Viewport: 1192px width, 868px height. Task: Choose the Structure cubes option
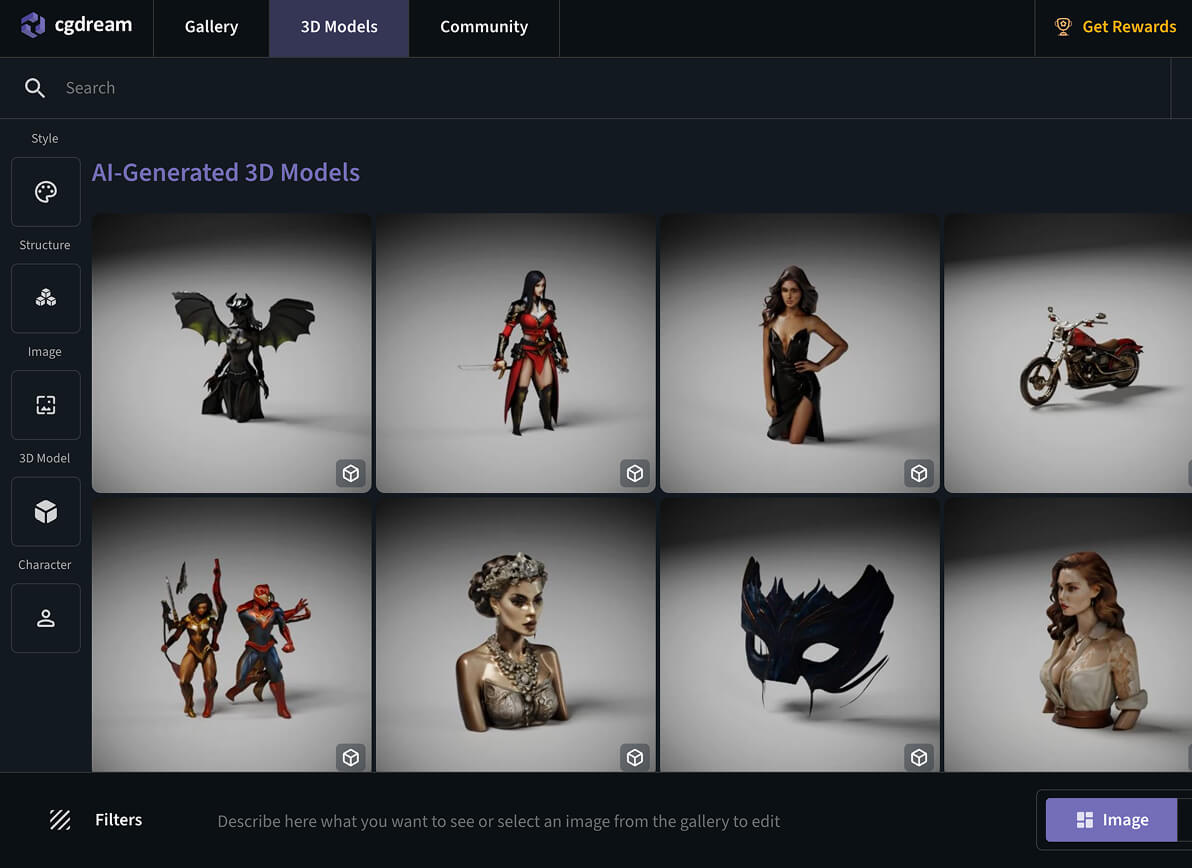coord(46,298)
